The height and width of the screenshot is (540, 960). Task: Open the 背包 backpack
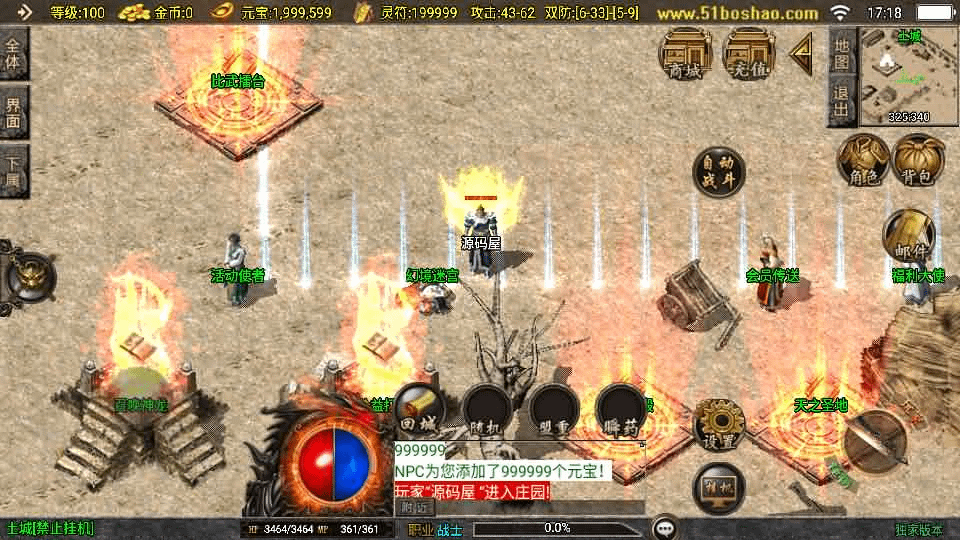coord(918,162)
